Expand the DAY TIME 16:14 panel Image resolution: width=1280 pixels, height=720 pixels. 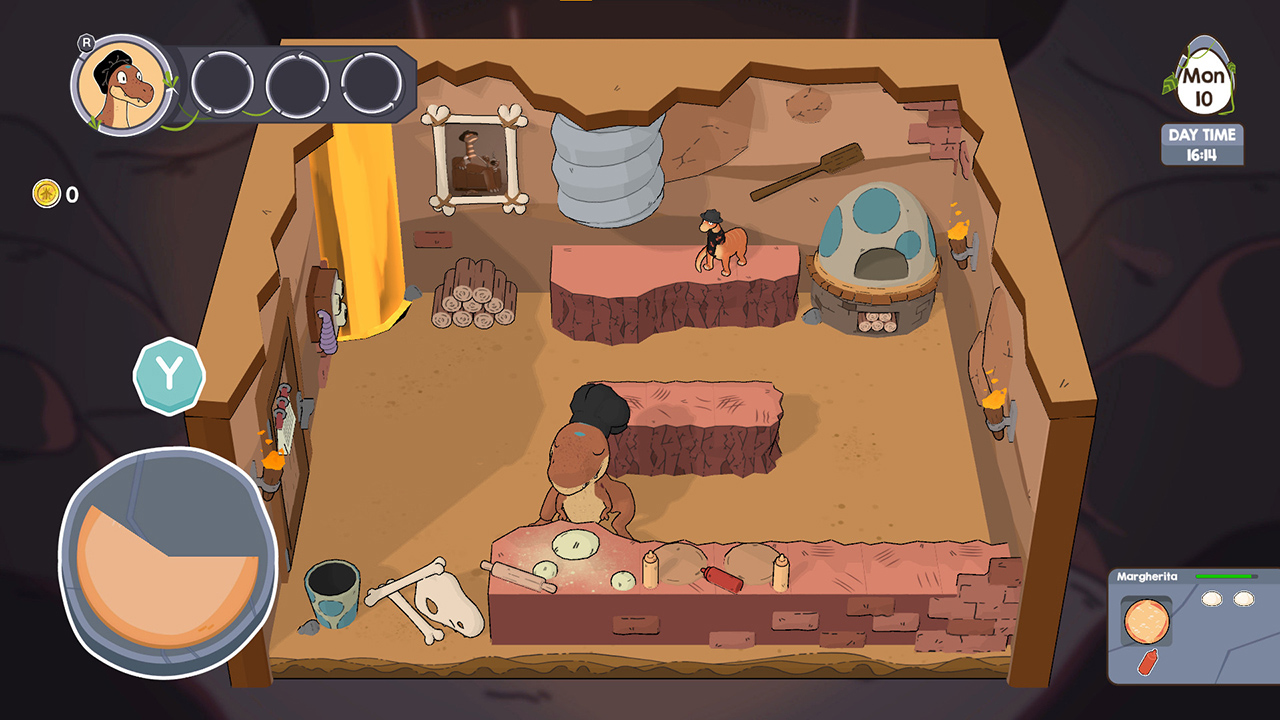(1201, 145)
